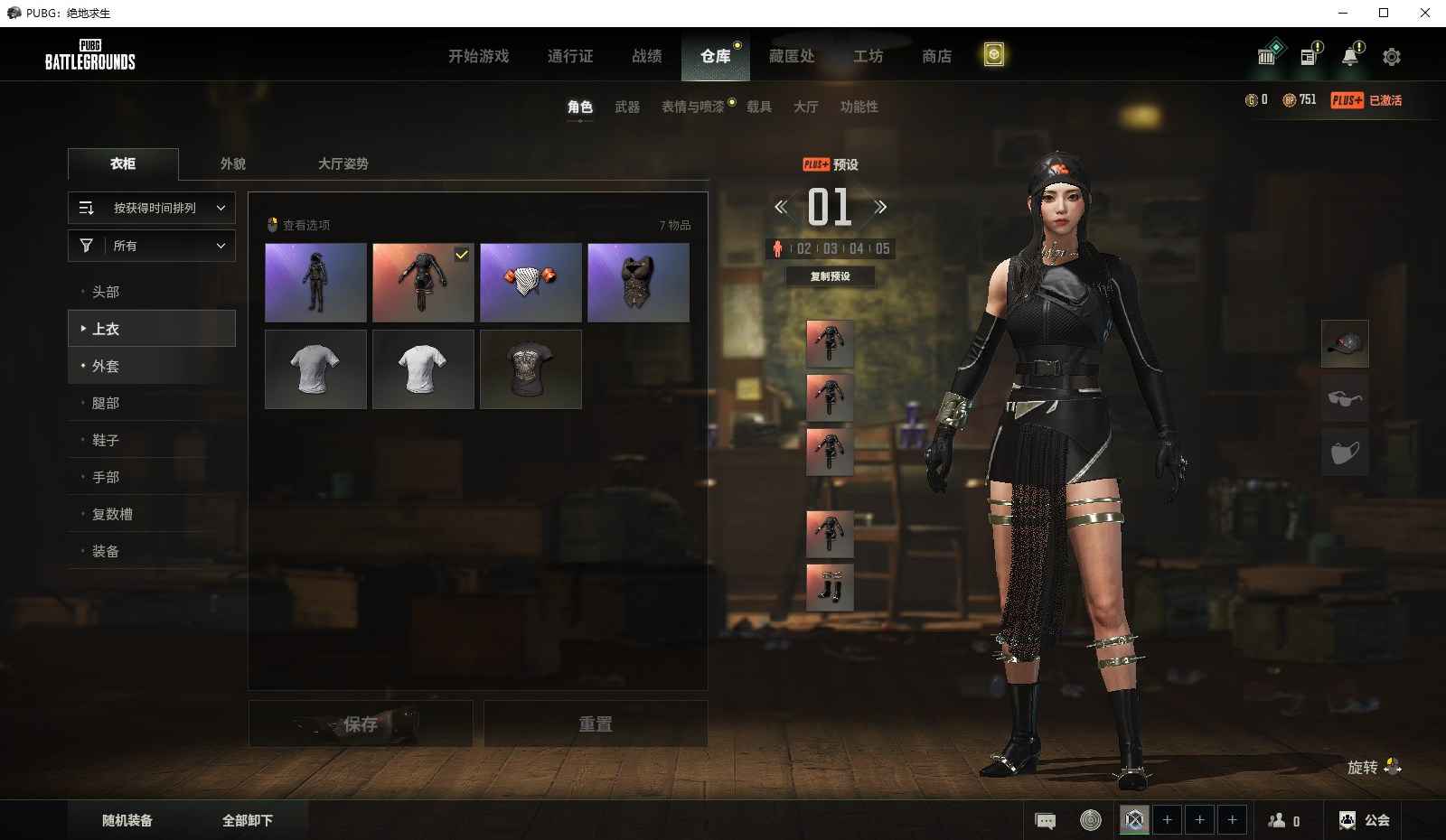Pick the black printed T-shirt item
This screenshot has width=1446, height=840.
pos(531,369)
